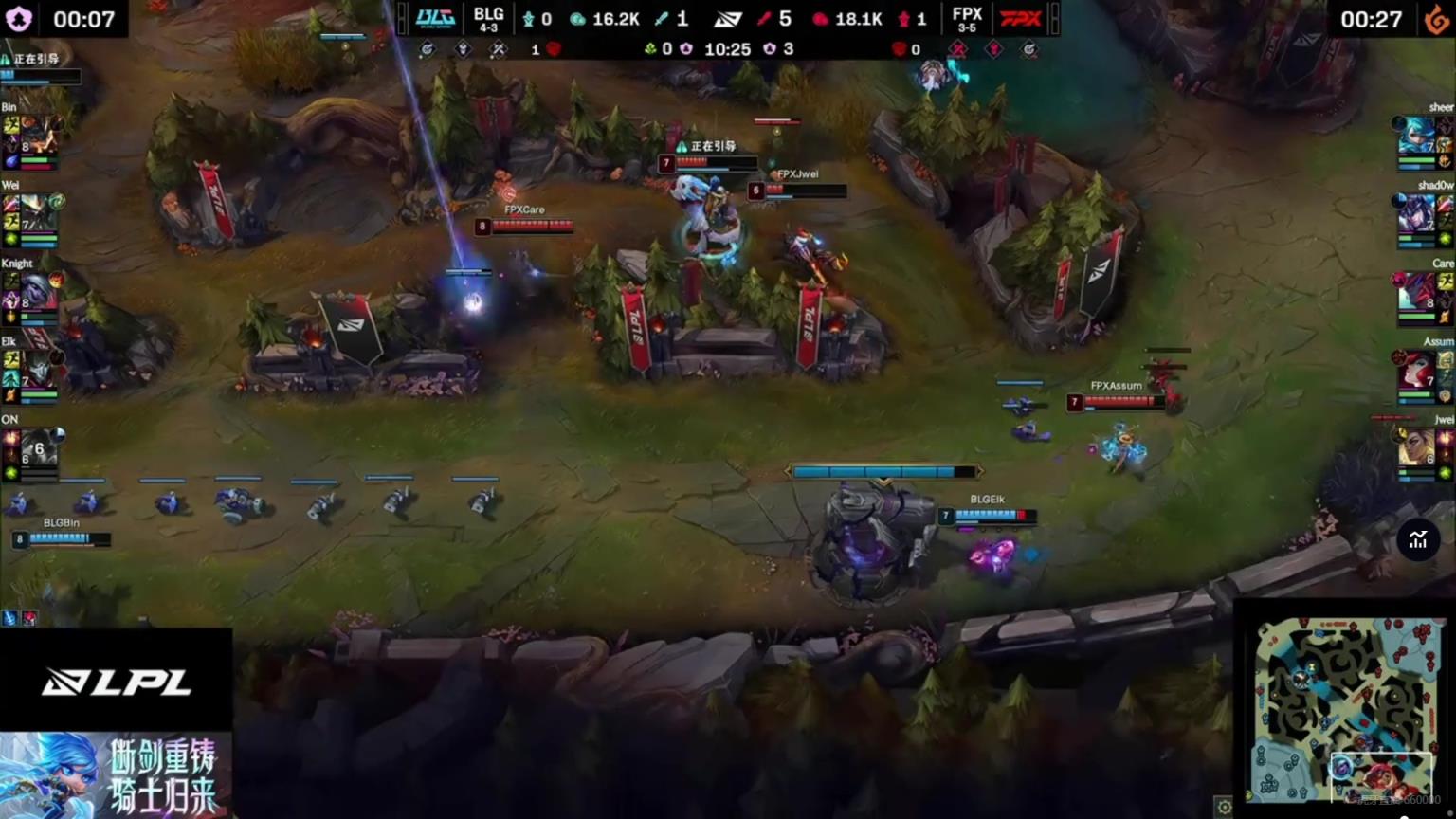Image resolution: width=1456 pixels, height=819 pixels.
Task: Click the FPX team logo on the scoreboard
Action: click(1021, 19)
